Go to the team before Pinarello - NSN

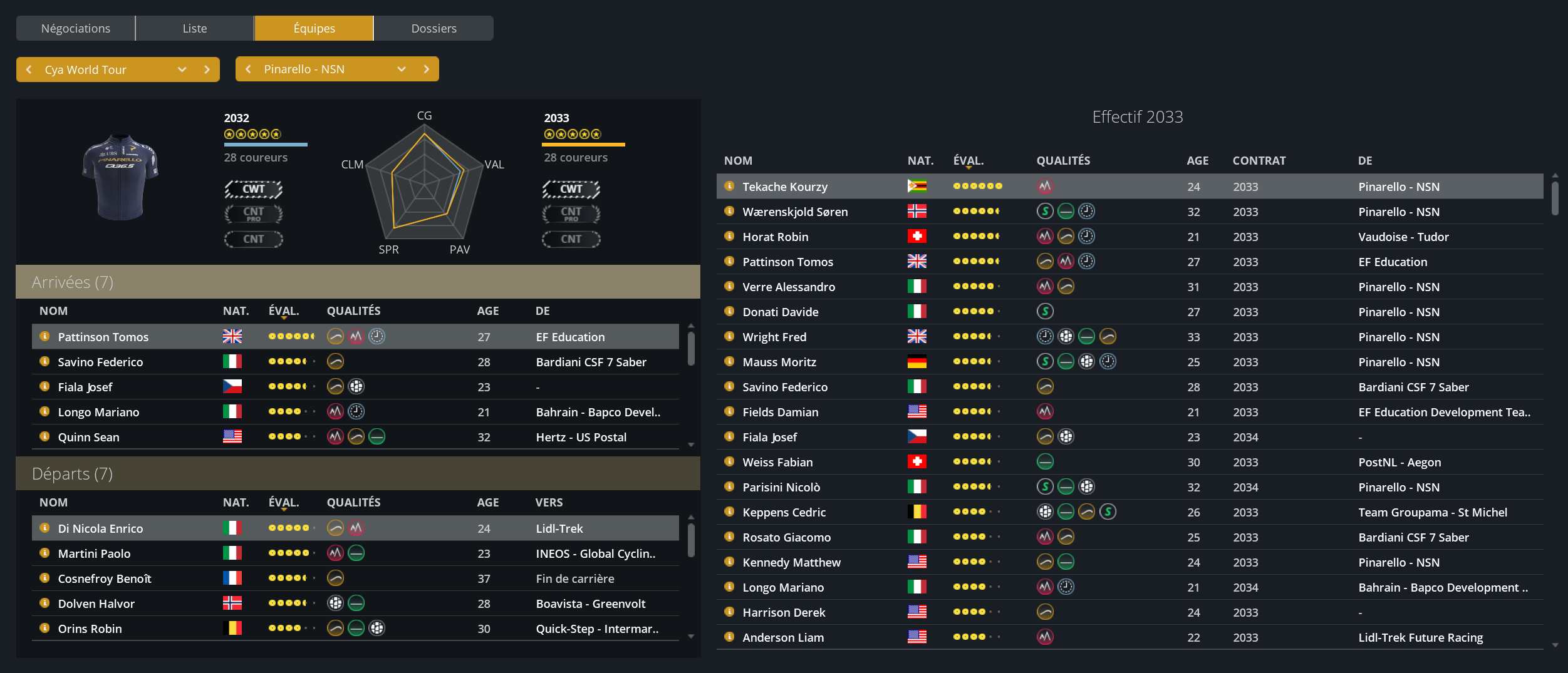[x=249, y=69]
